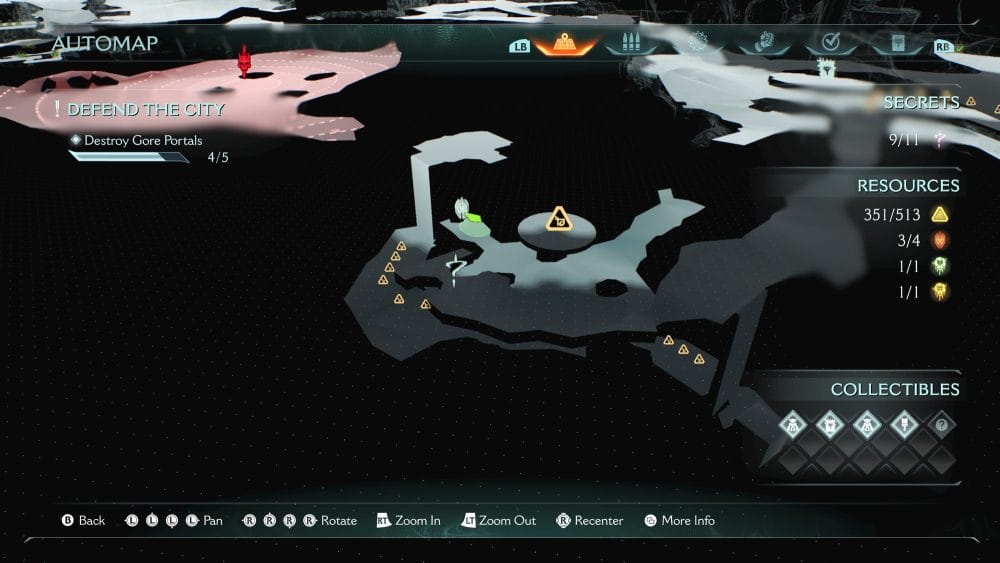Click the white demon marker near Secrets
Image resolution: width=1000 pixels, height=563 pixels.
[x=826, y=68]
